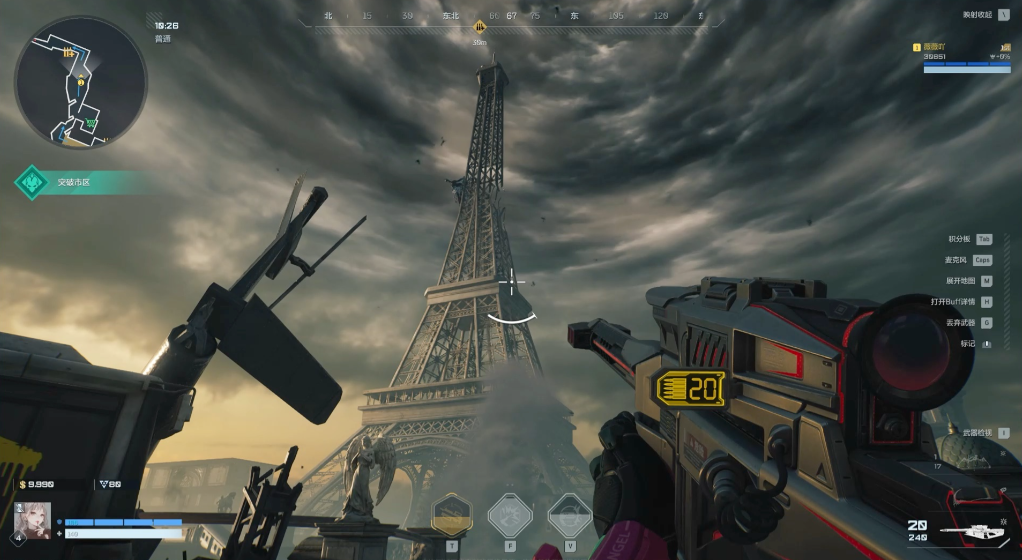Image resolution: width=1022 pixels, height=560 pixels.
Task: Click the player character portrait
Action: click(x=32, y=520)
